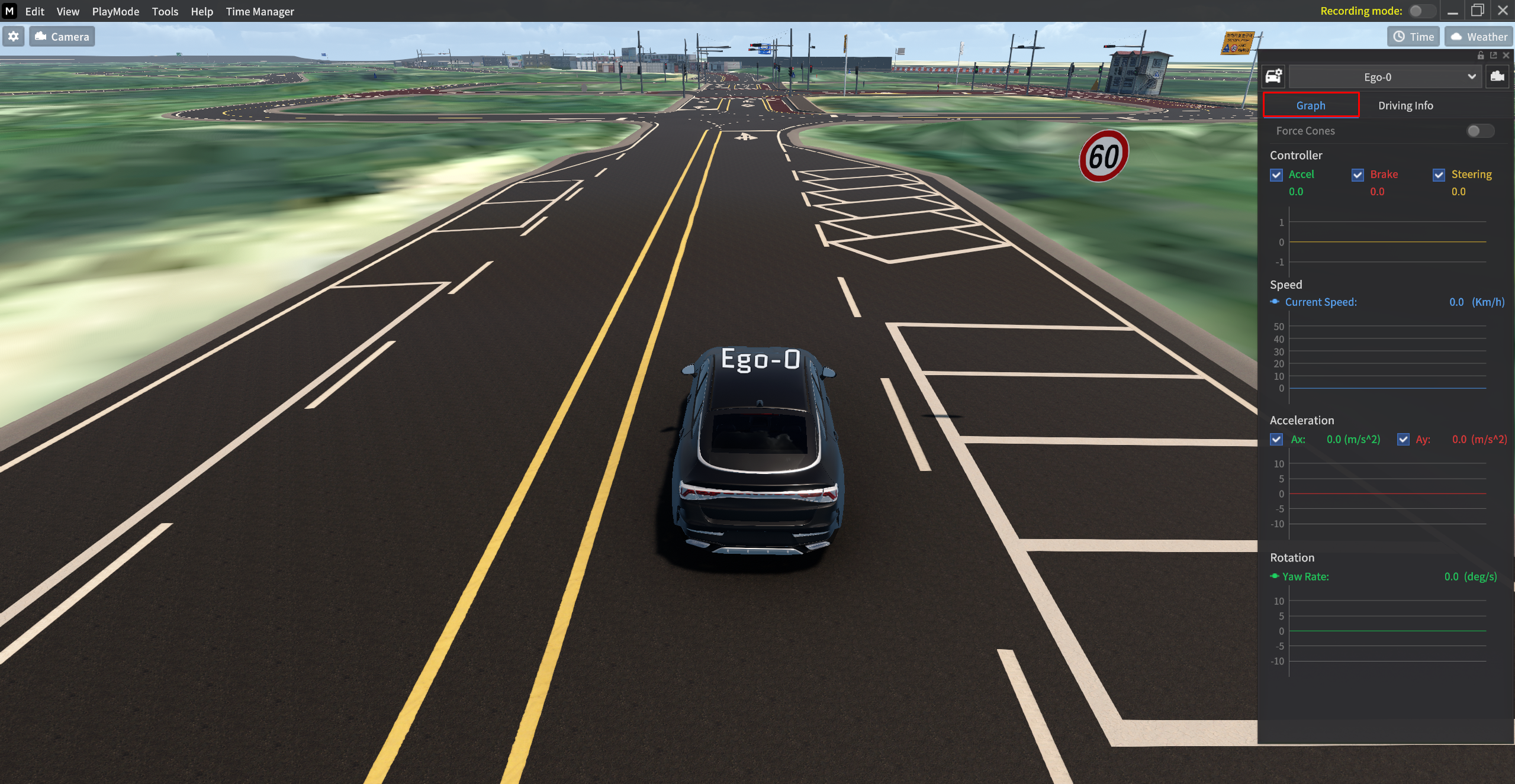Open the Edit menu
This screenshot has width=1515, height=784.
[34, 11]
